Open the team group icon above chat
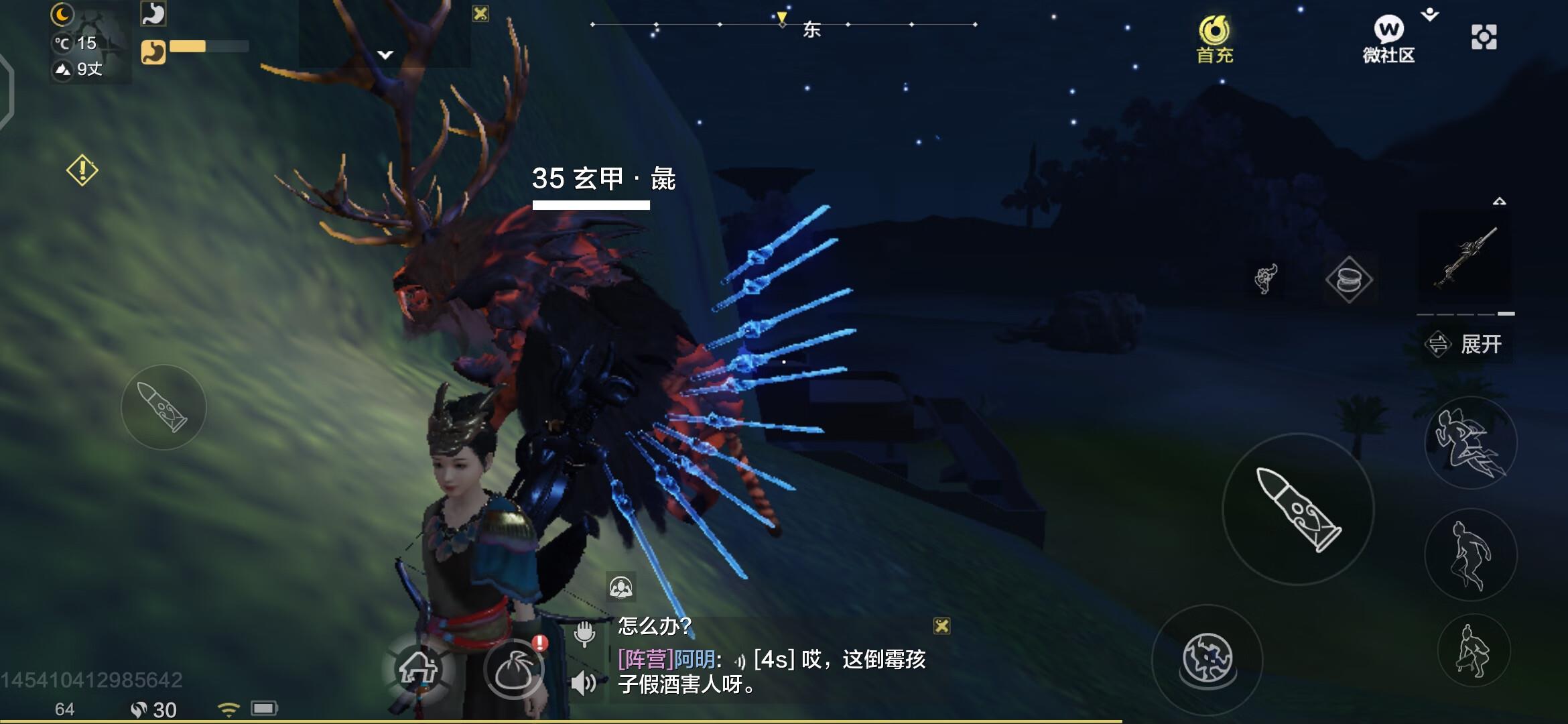 click(x=620, y=588)
